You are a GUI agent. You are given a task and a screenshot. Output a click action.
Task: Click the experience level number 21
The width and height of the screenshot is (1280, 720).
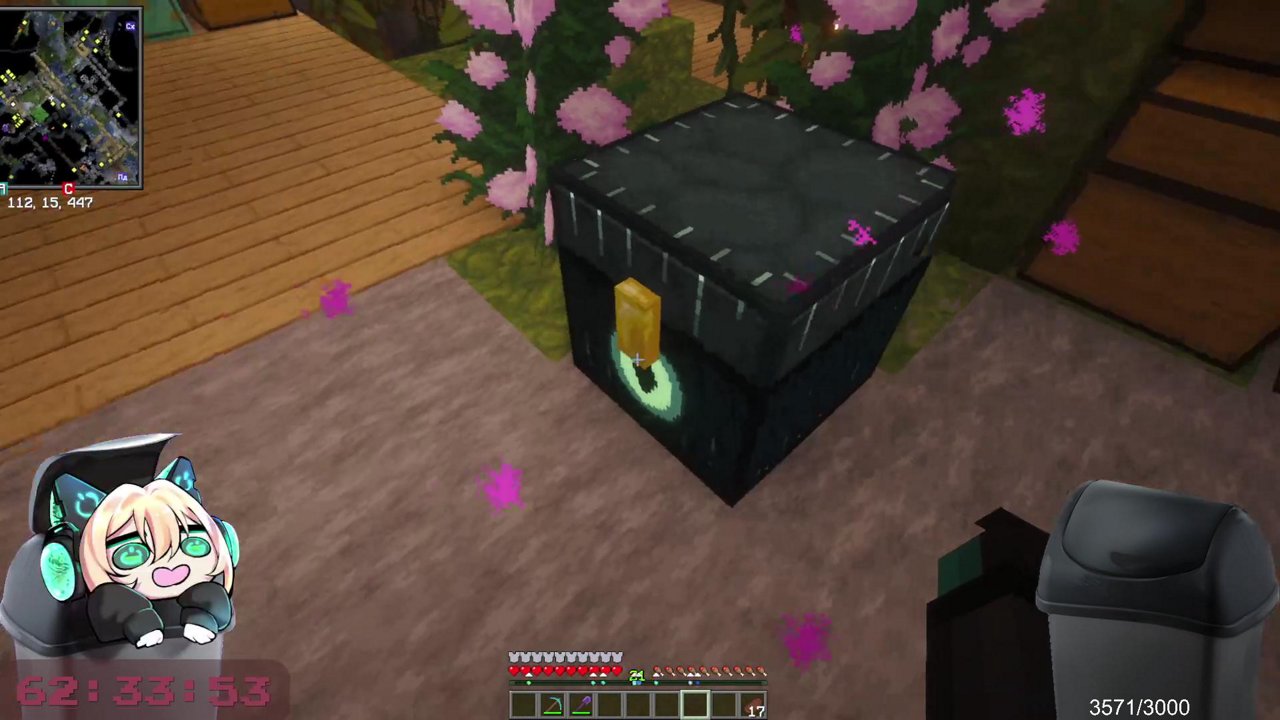pyautogui.click(x=637, y=676)
